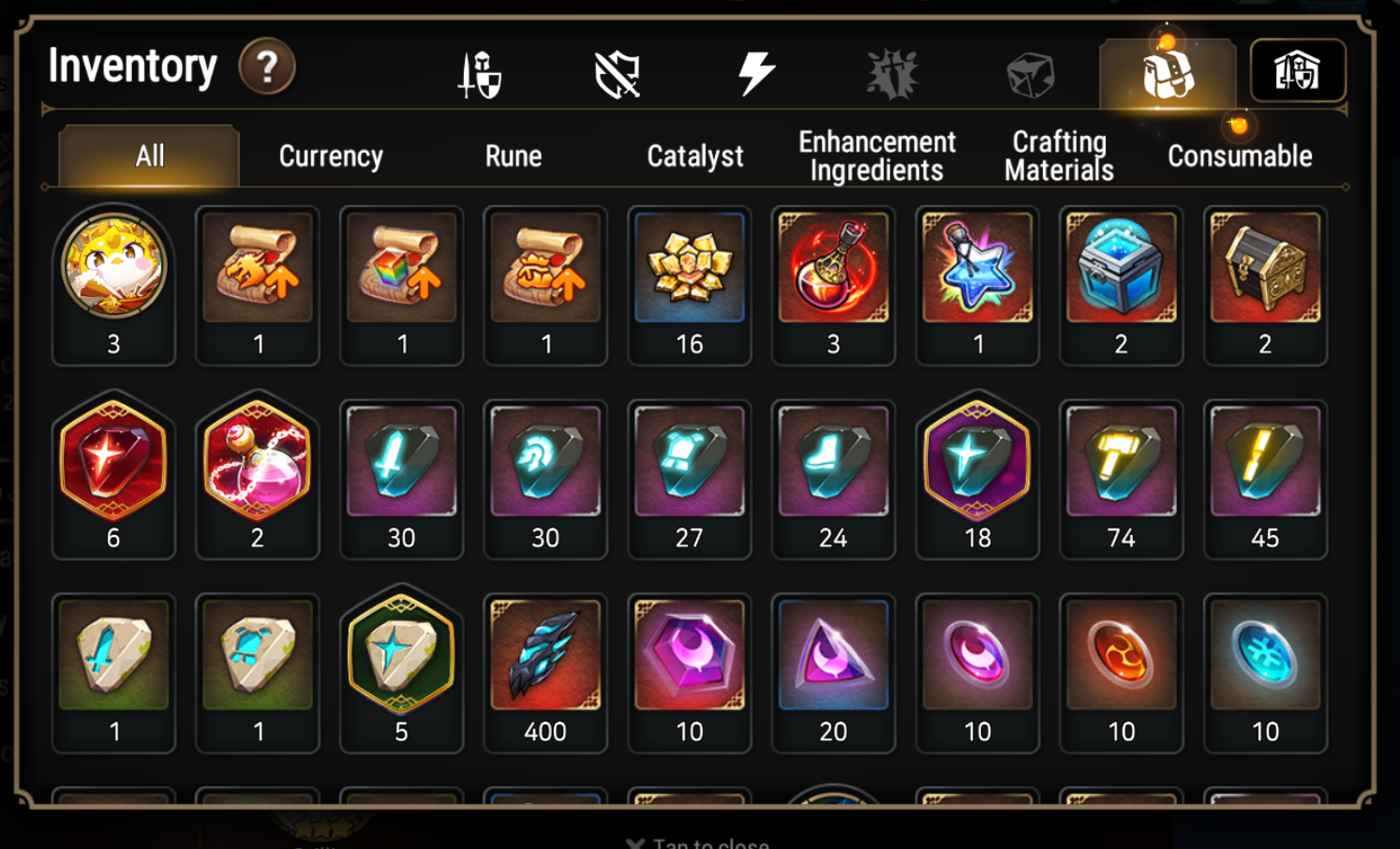This screenshot has width=1400, height=849.
Task: Select the Consumable tab
Action: pyautogui.click(x=1239, y=156)
